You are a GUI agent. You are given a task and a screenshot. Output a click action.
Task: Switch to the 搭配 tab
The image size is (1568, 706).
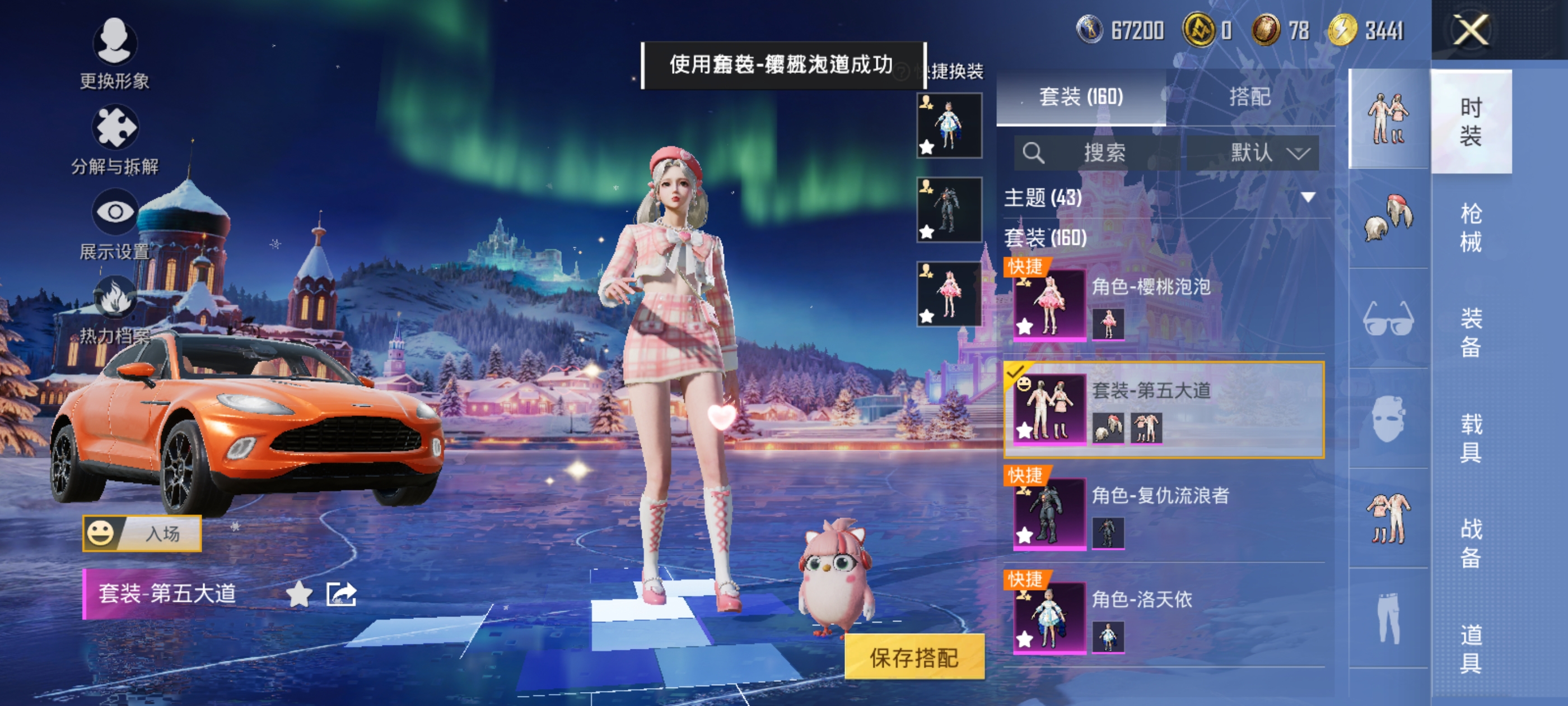tap(1249, 97)
